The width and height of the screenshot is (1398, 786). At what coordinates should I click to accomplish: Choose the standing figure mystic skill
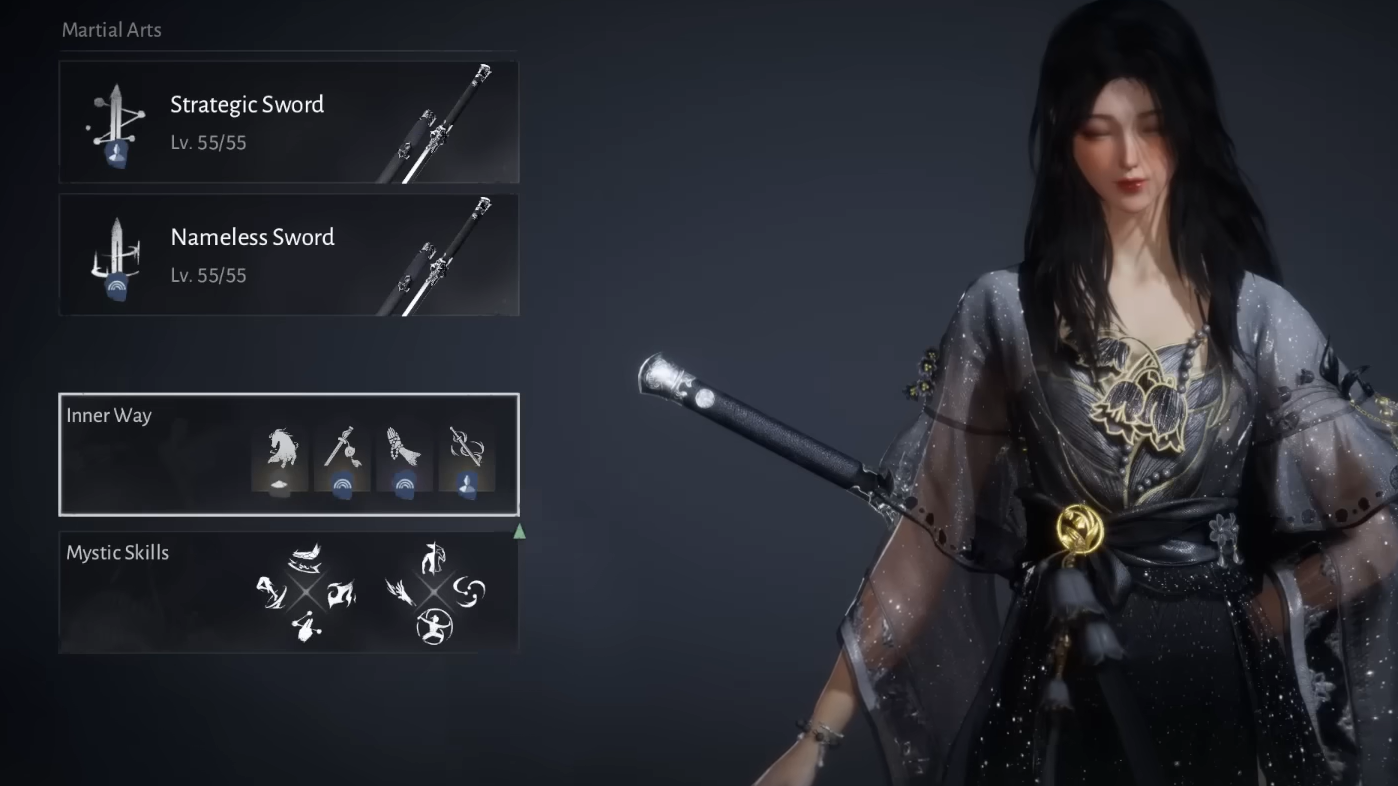[434, 558]
